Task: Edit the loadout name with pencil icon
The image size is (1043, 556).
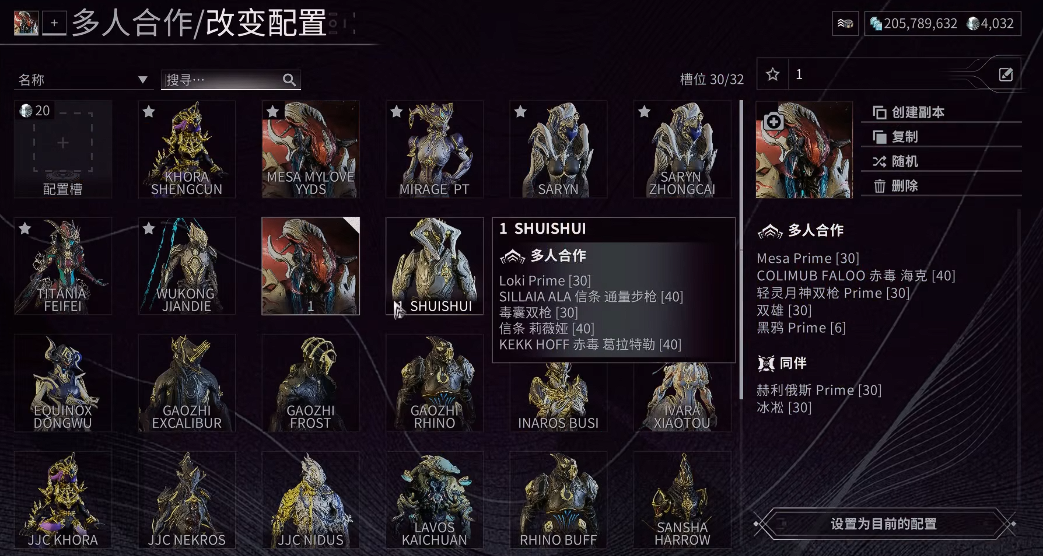Action: coord(1006,74)
